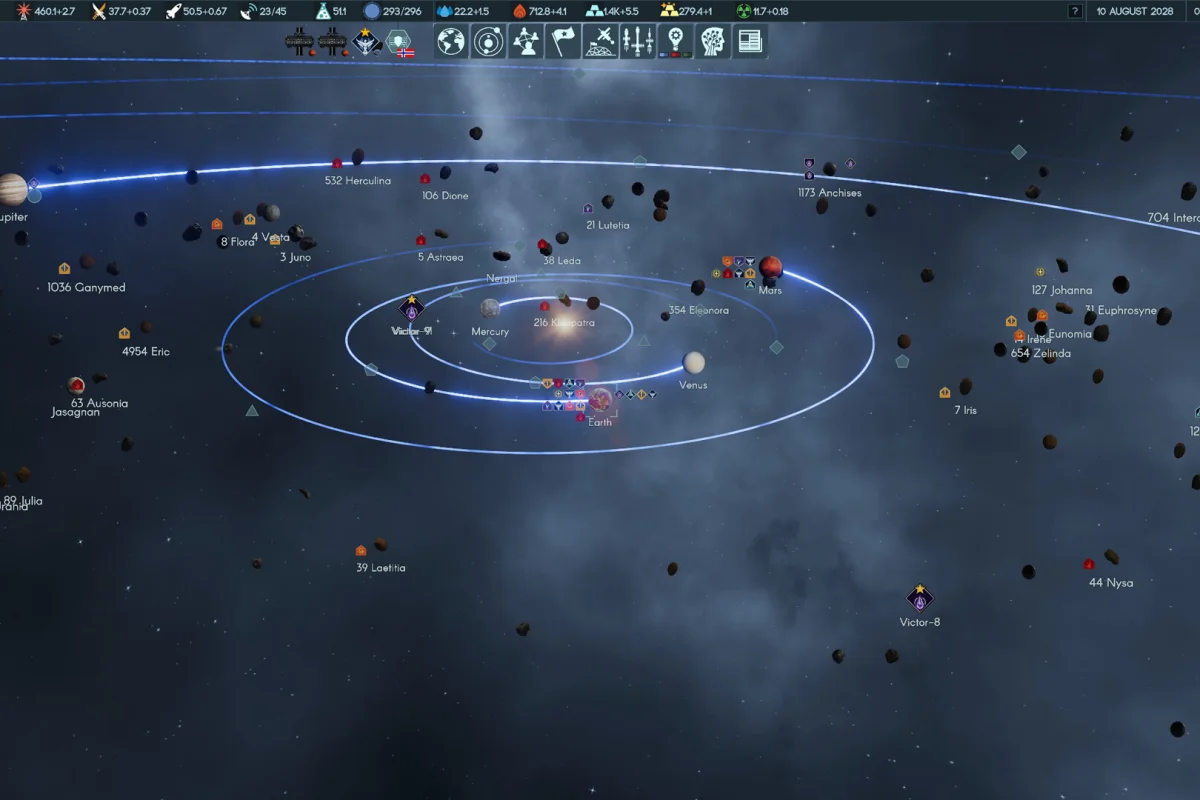Image resolution: width=1200 pixels, height=800 pixels.
Task: Select the Victor-9 fleet marker
Action: 411,308
